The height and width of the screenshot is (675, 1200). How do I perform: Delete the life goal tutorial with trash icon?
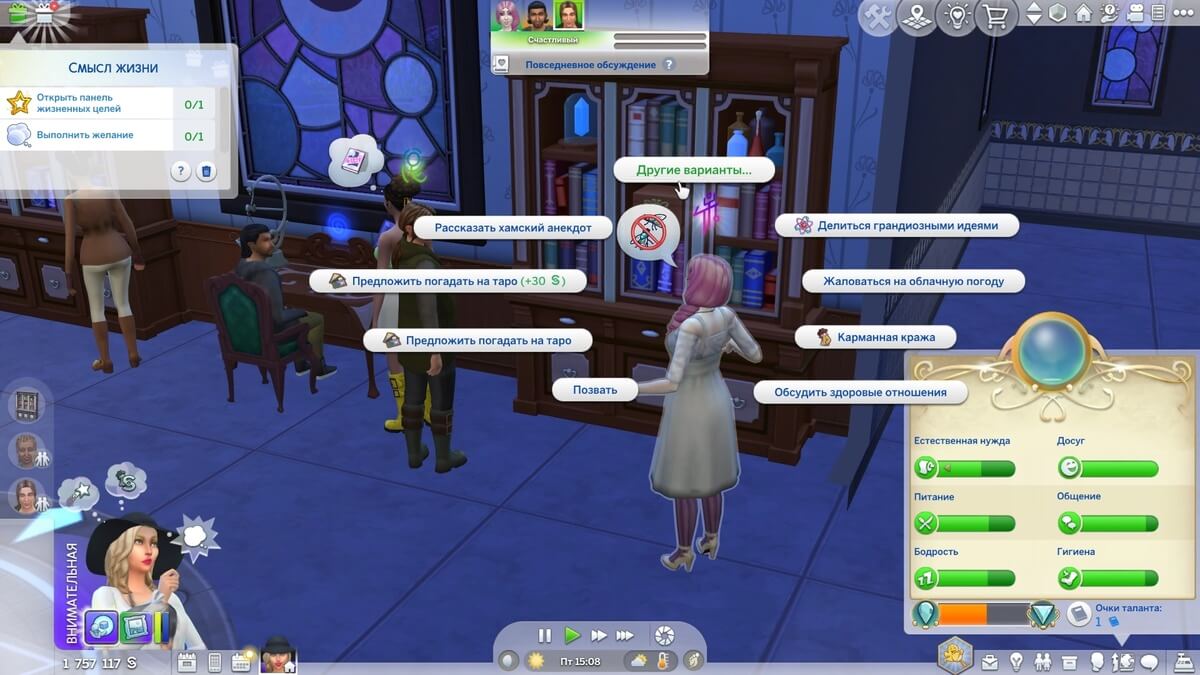[206, 171]
